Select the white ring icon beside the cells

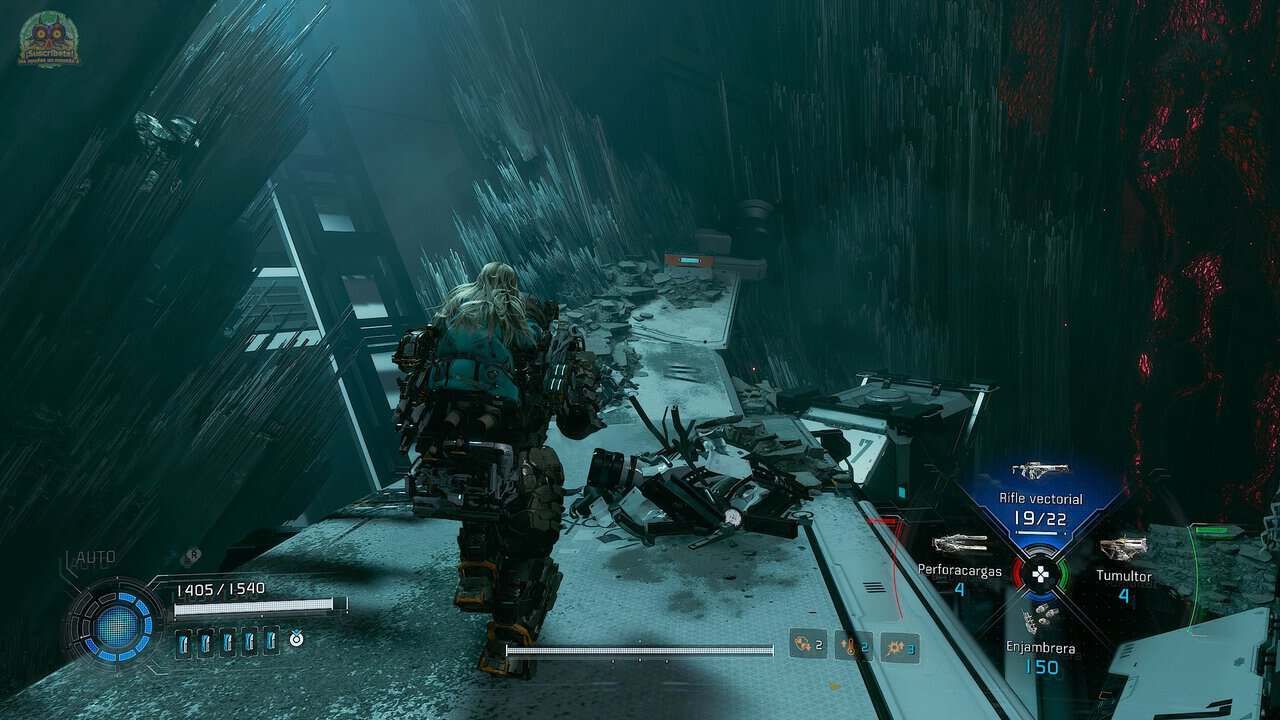pyautogui.click(x=297, y=637)
